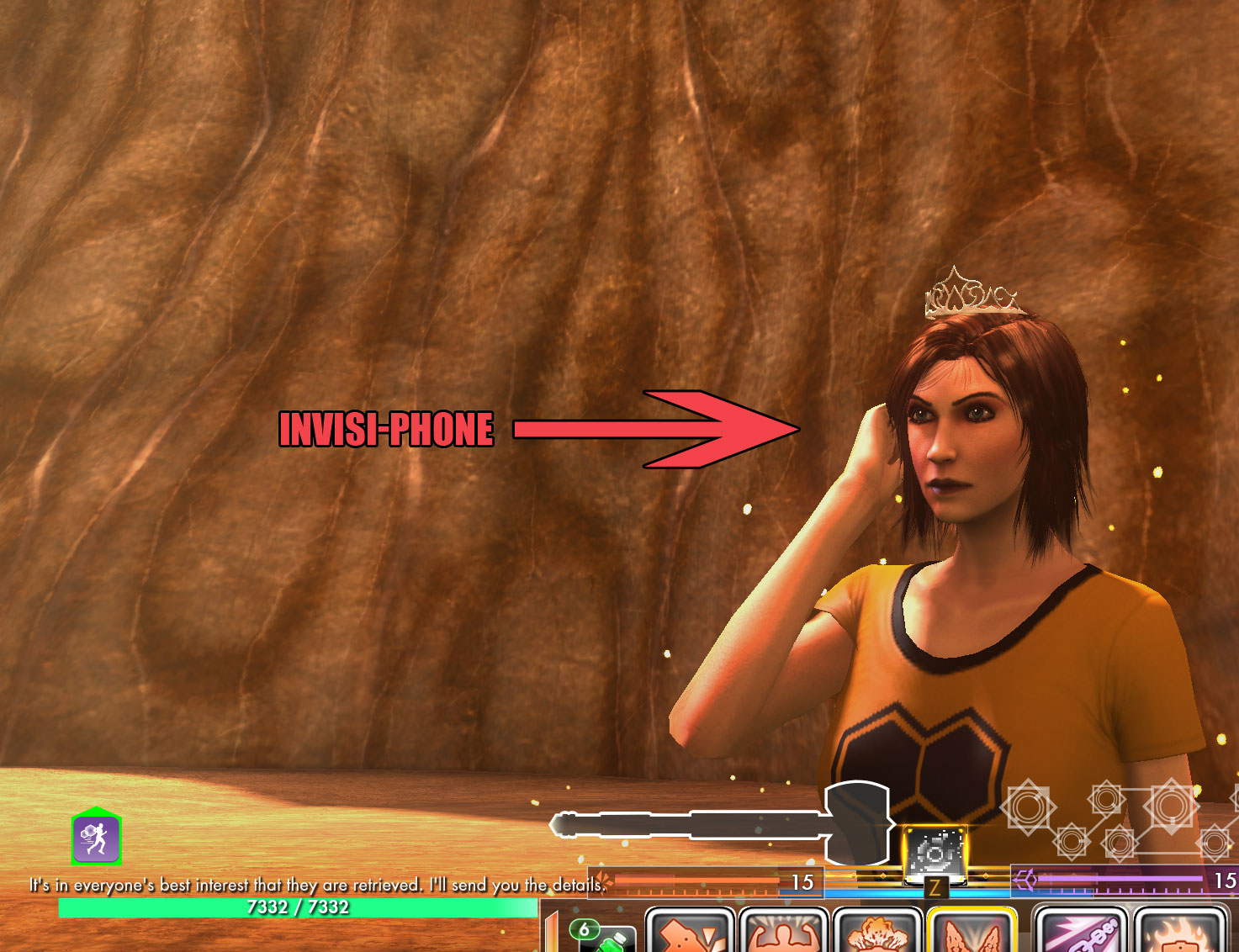Use the green potion with count 6
The image size is (1239, 952).
pyautogui.click(x=606, y=937)
